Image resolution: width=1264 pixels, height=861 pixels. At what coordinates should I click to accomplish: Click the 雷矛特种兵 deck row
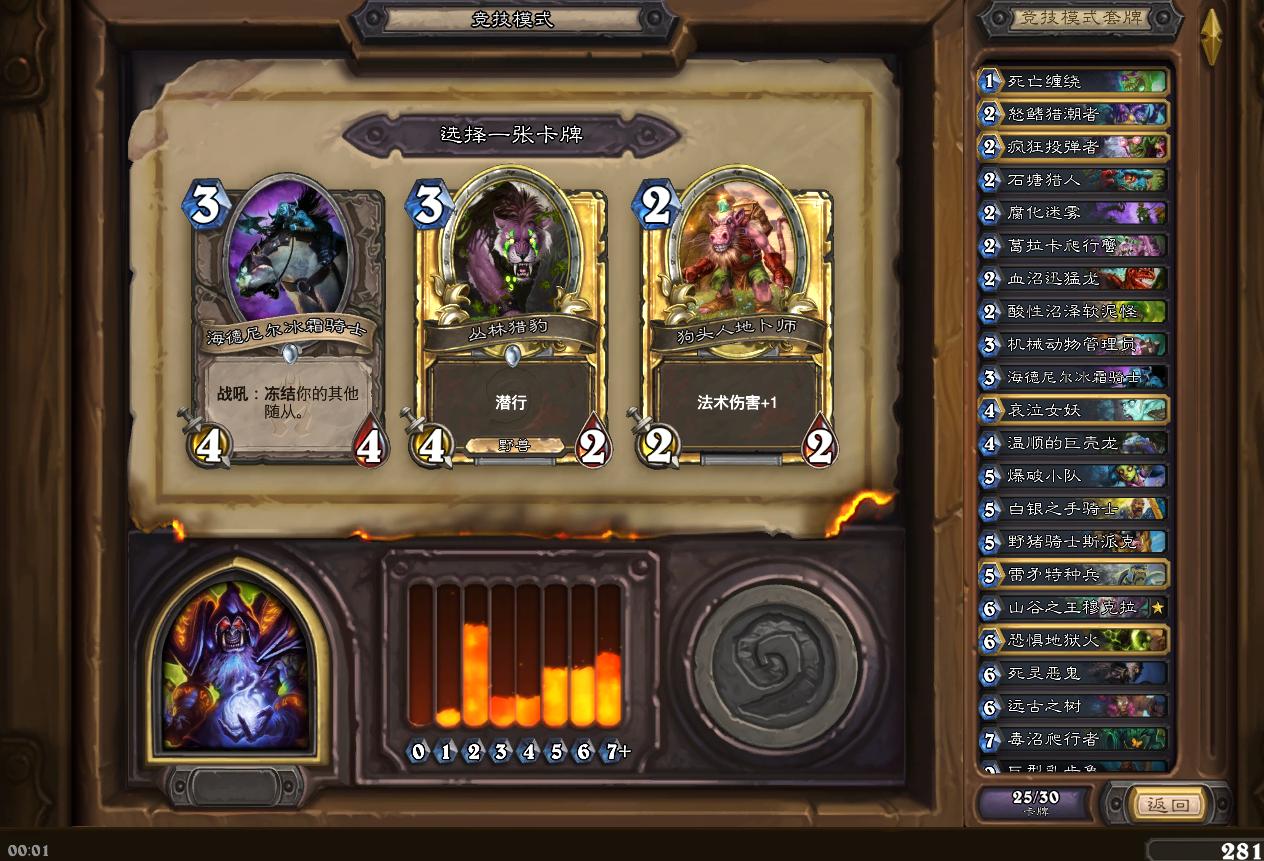[x=1072, y=575]
